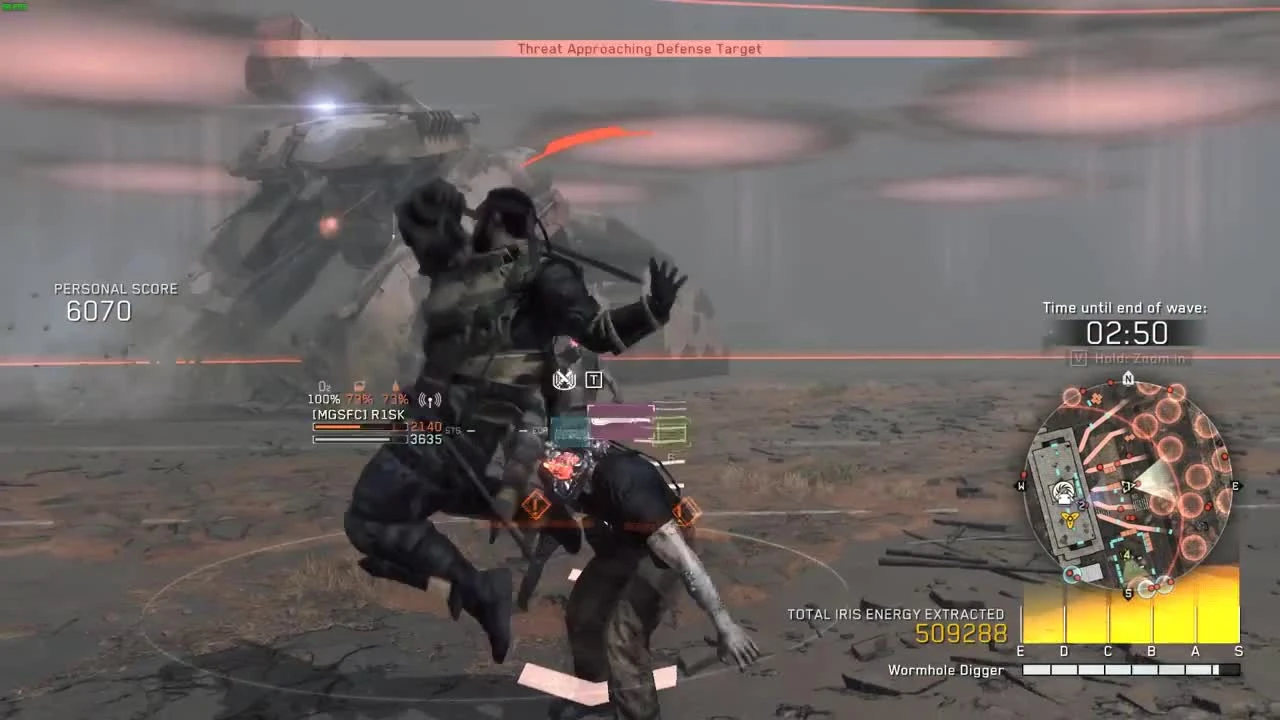Toggle the V Hold Zoom In minimap option
The width and height of the screenshot is (1280, 720).
(x=1130, y=356)
